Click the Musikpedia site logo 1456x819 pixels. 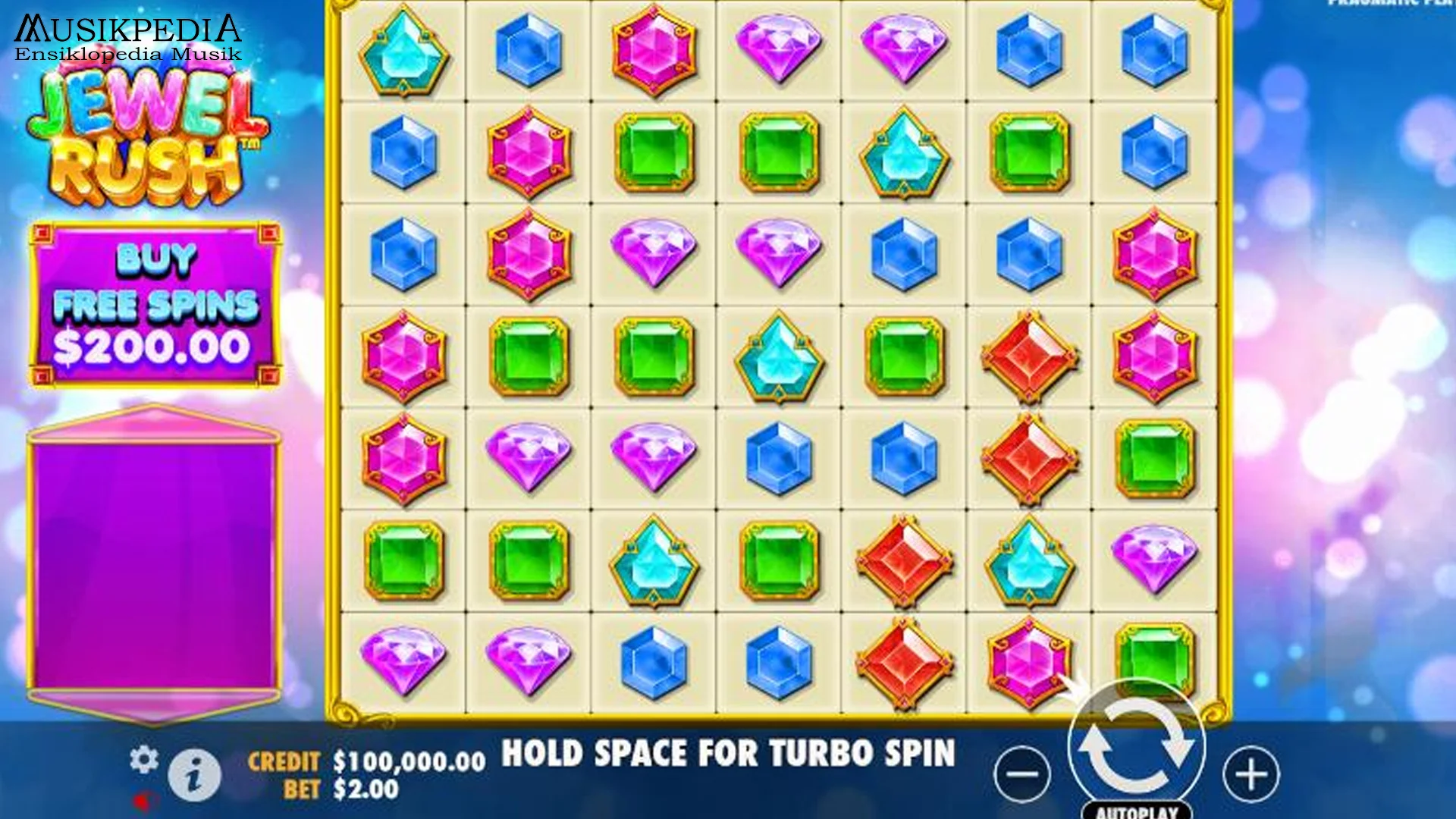coord(124,29)
